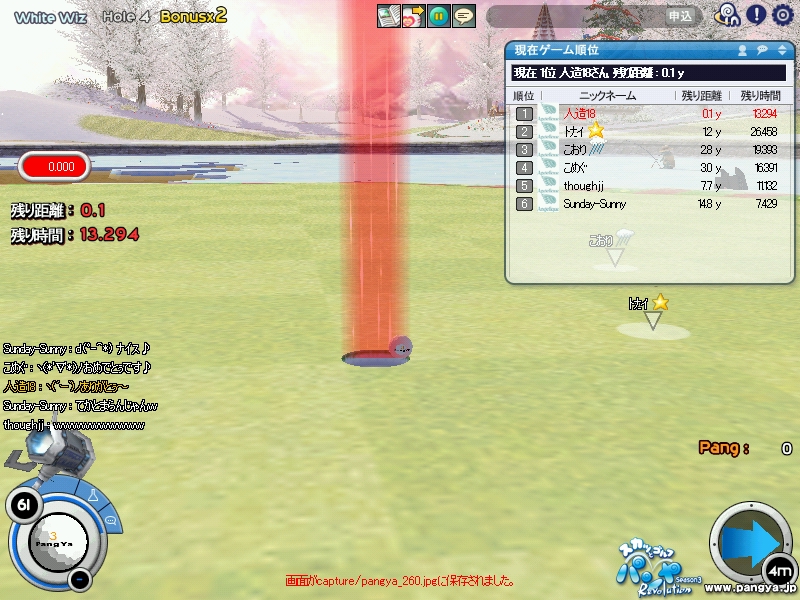Screen dimensions: 800x600
Task: Click the heart gift icon with arrow
Action: [x=413, y=16]
